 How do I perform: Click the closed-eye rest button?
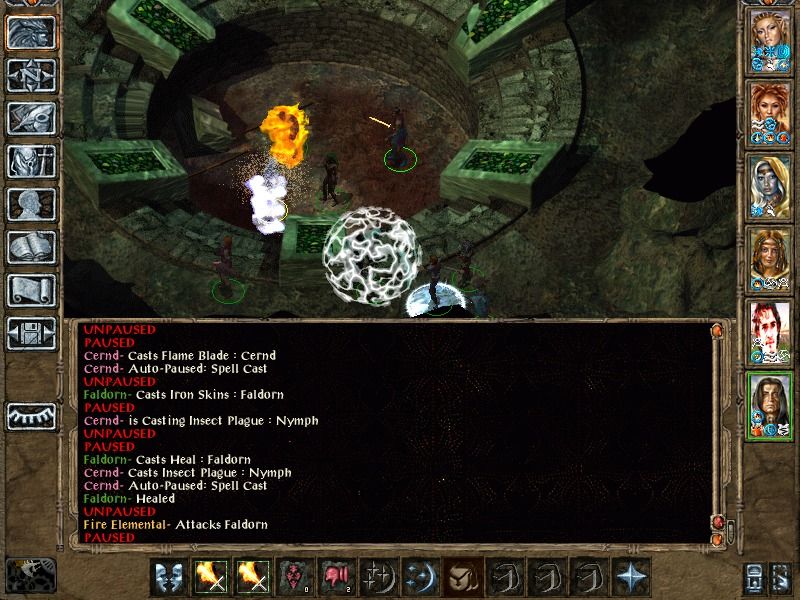(31, 415)
